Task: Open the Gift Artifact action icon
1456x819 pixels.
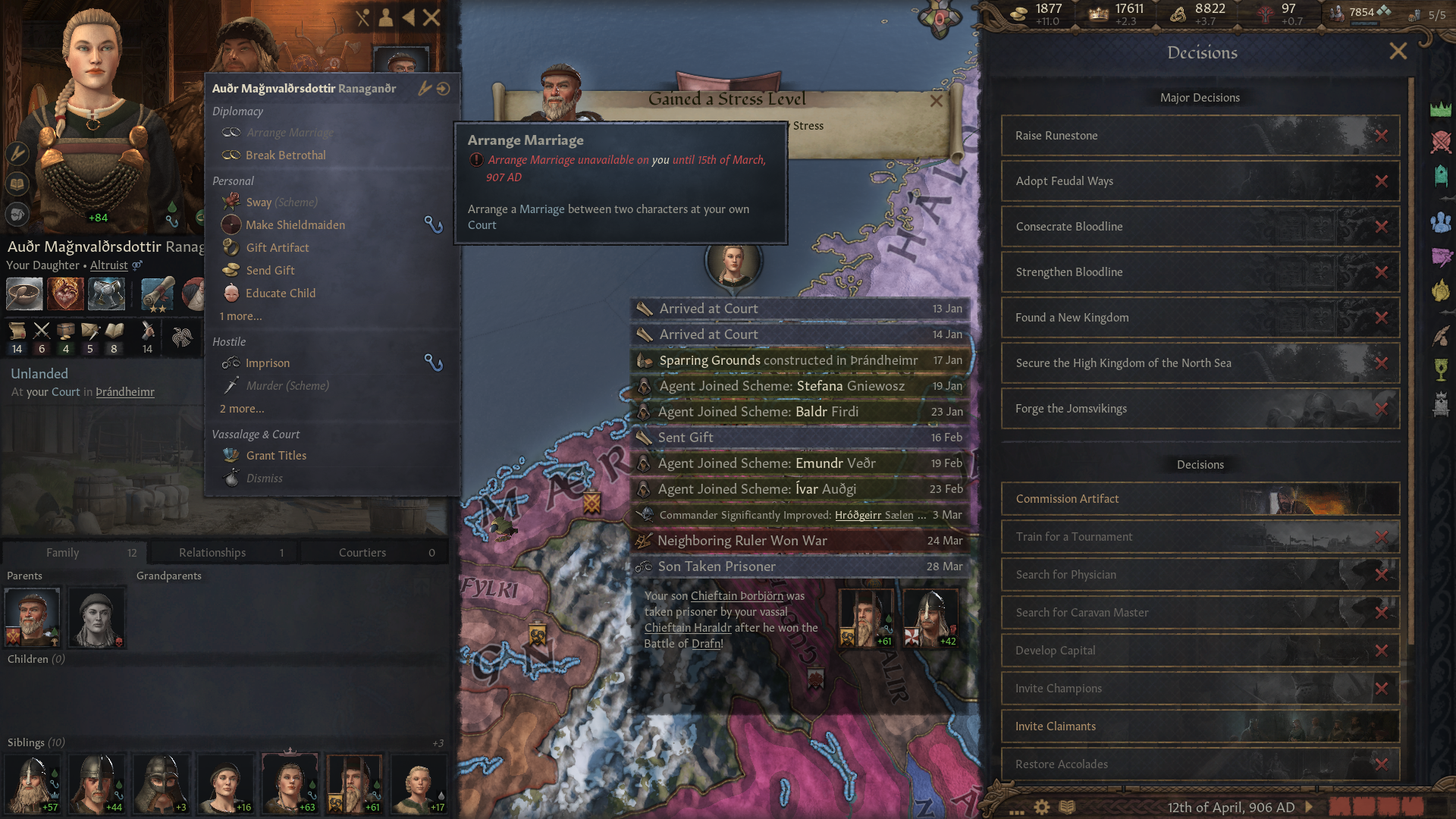Action: tap(231, 247)
